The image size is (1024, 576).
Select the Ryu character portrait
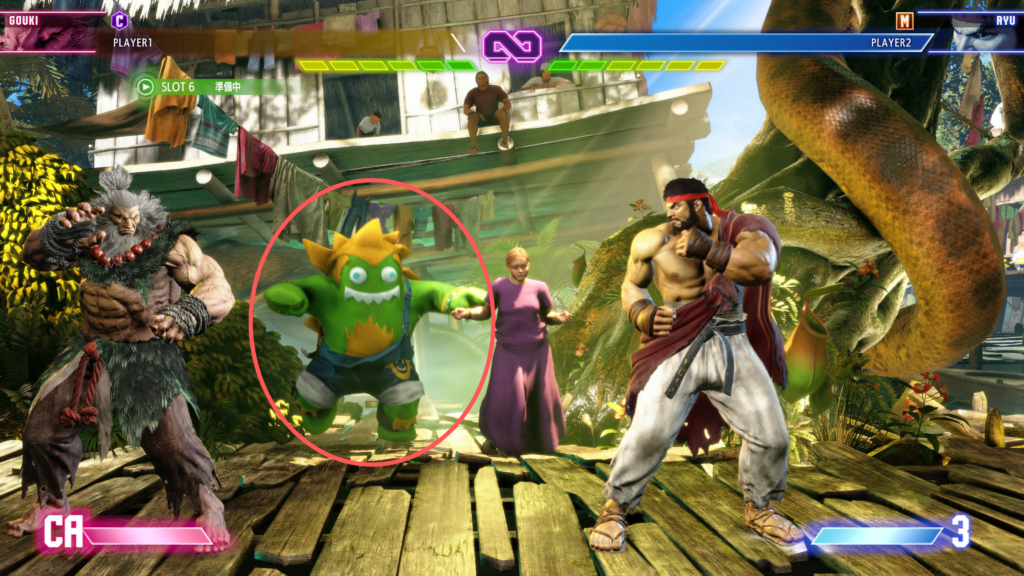[x=976, y=32]
